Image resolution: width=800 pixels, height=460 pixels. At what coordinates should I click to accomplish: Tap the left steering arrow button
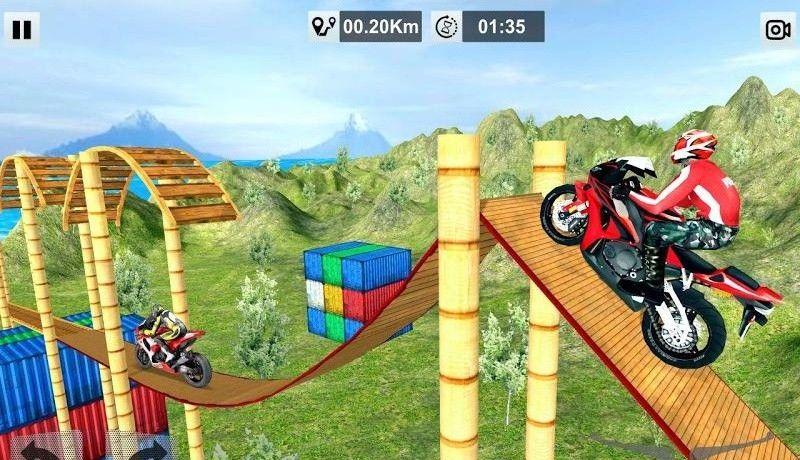[40, 447]
